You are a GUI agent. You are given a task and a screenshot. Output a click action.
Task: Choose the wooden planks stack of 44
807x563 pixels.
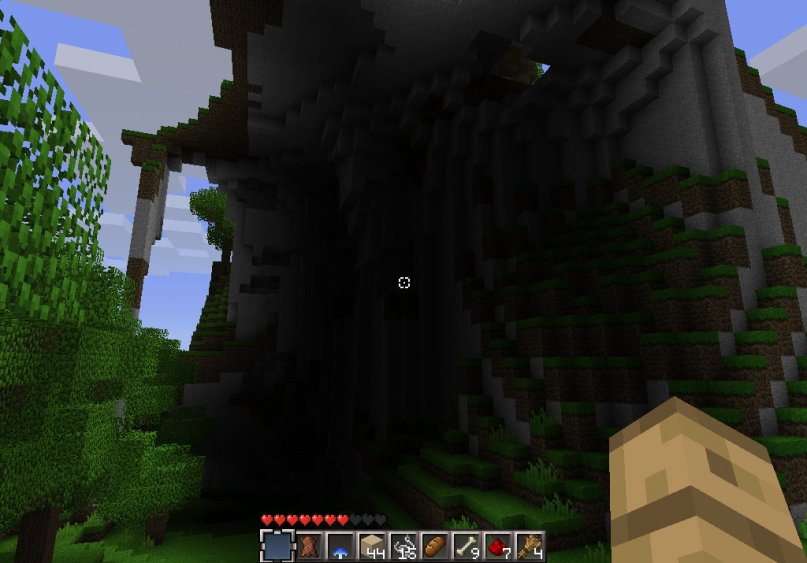[x=371, y=546]
